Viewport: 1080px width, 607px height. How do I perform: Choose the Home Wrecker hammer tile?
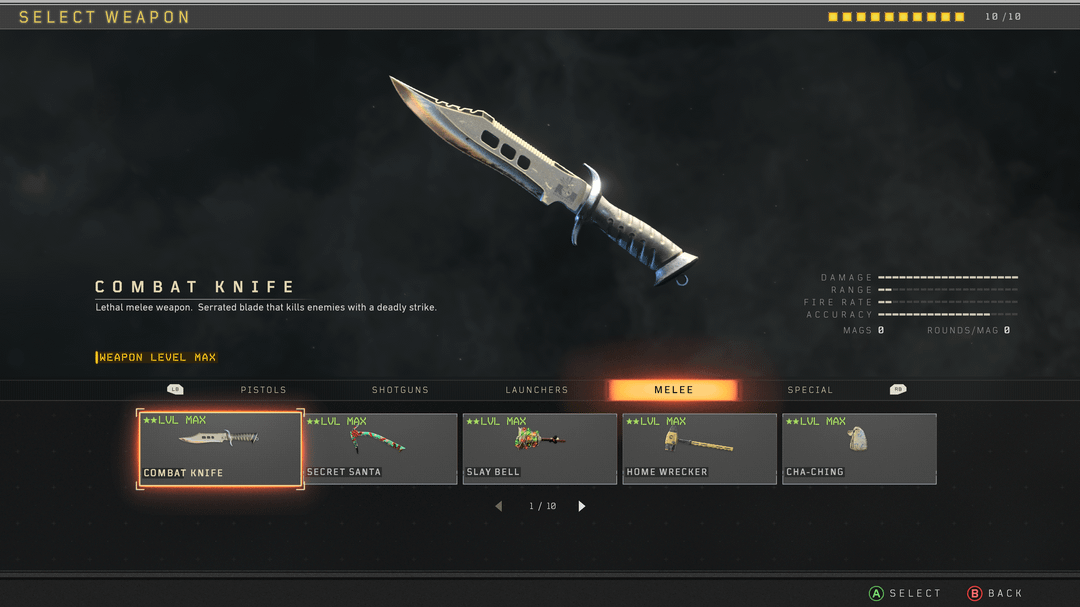pyautogui.click(x=699, y=449)
